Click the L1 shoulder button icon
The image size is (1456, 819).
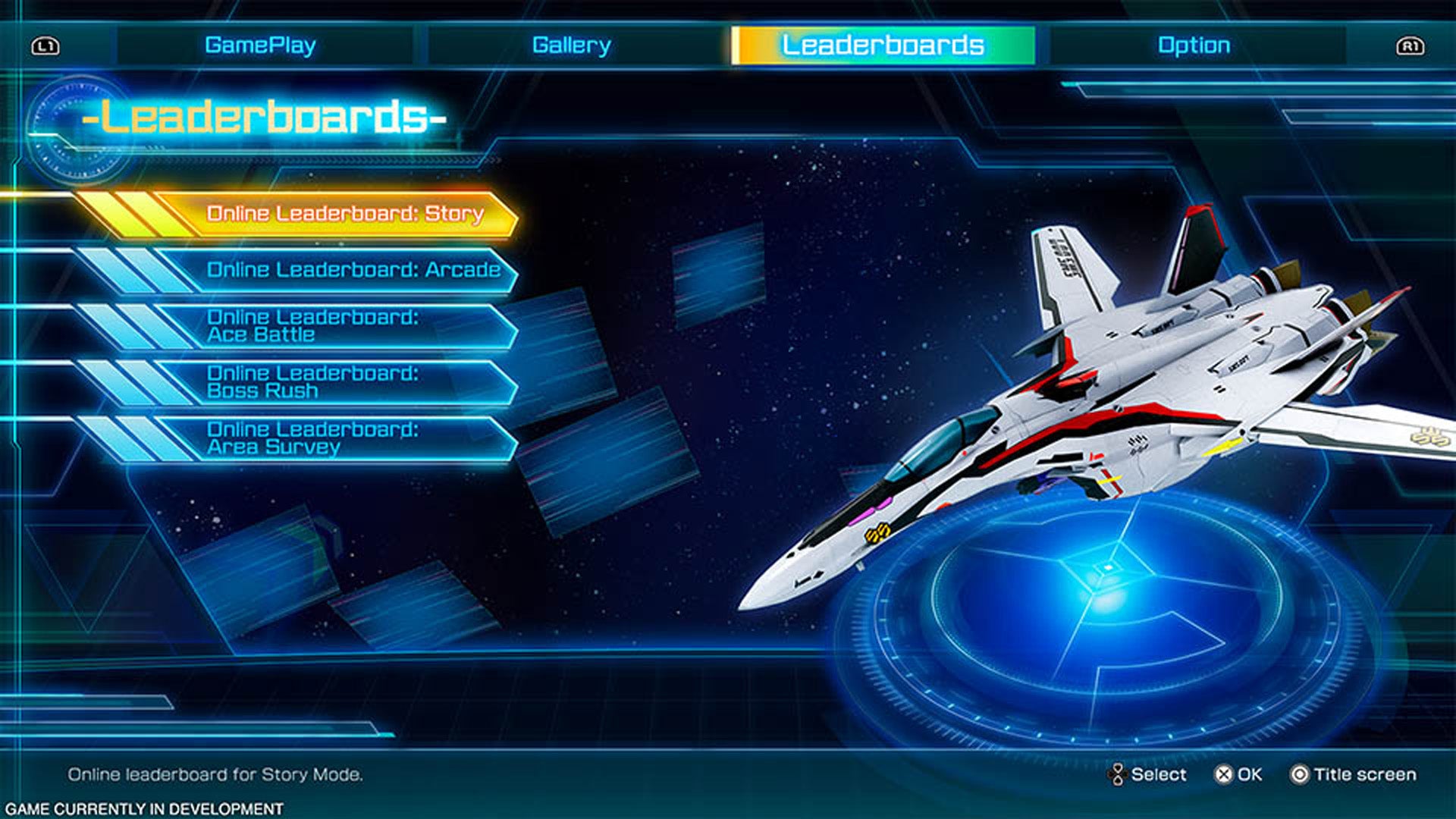click(x=47, y=45)
